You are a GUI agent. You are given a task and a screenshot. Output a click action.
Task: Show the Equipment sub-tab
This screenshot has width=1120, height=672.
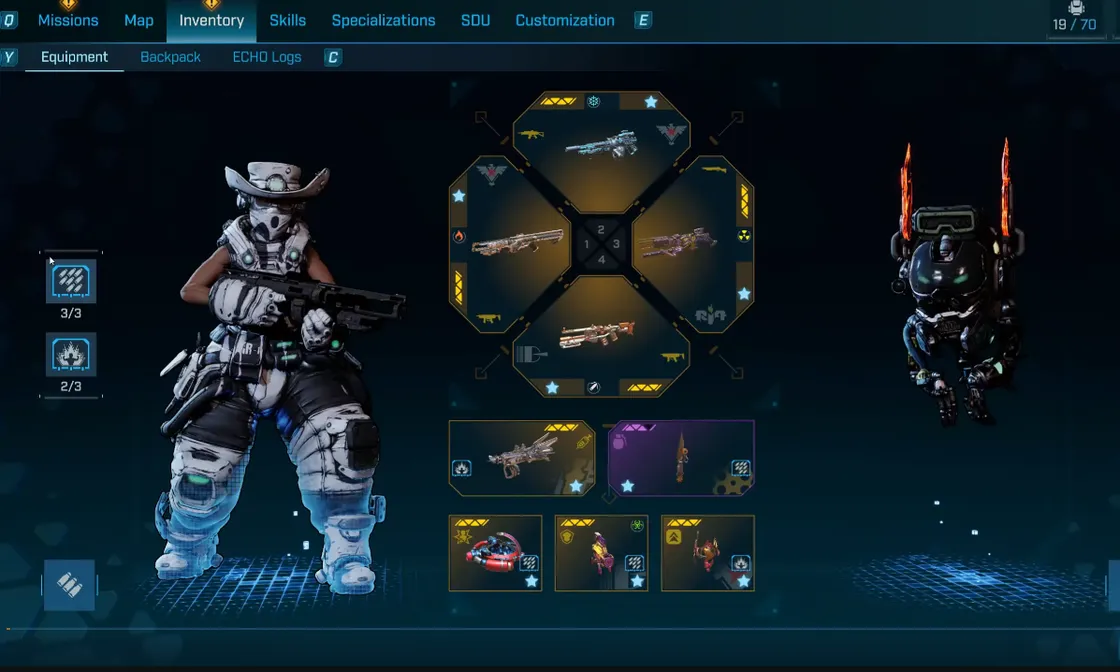point(74,57)
